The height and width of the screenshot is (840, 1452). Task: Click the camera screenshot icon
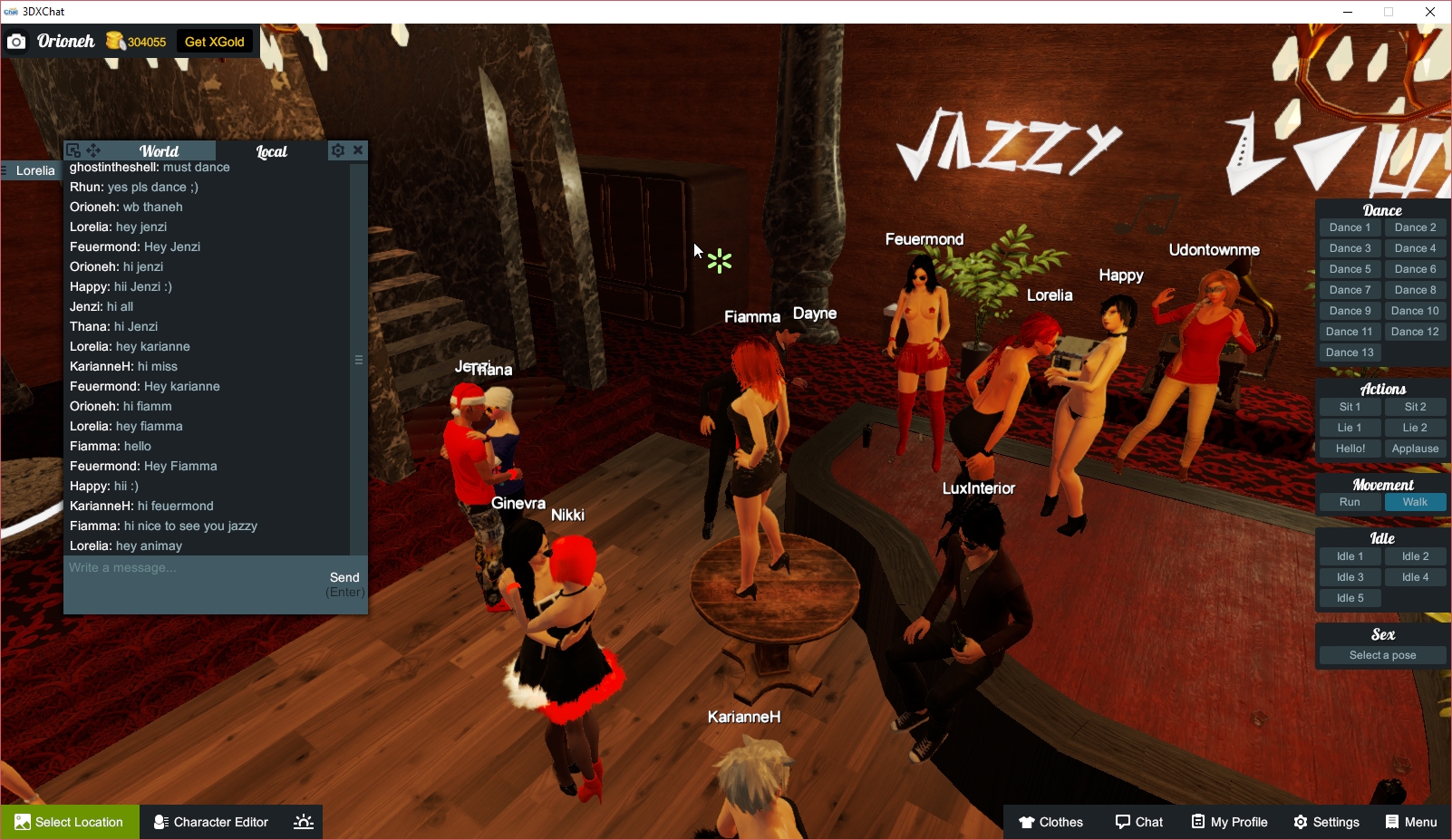click(16, 41)
